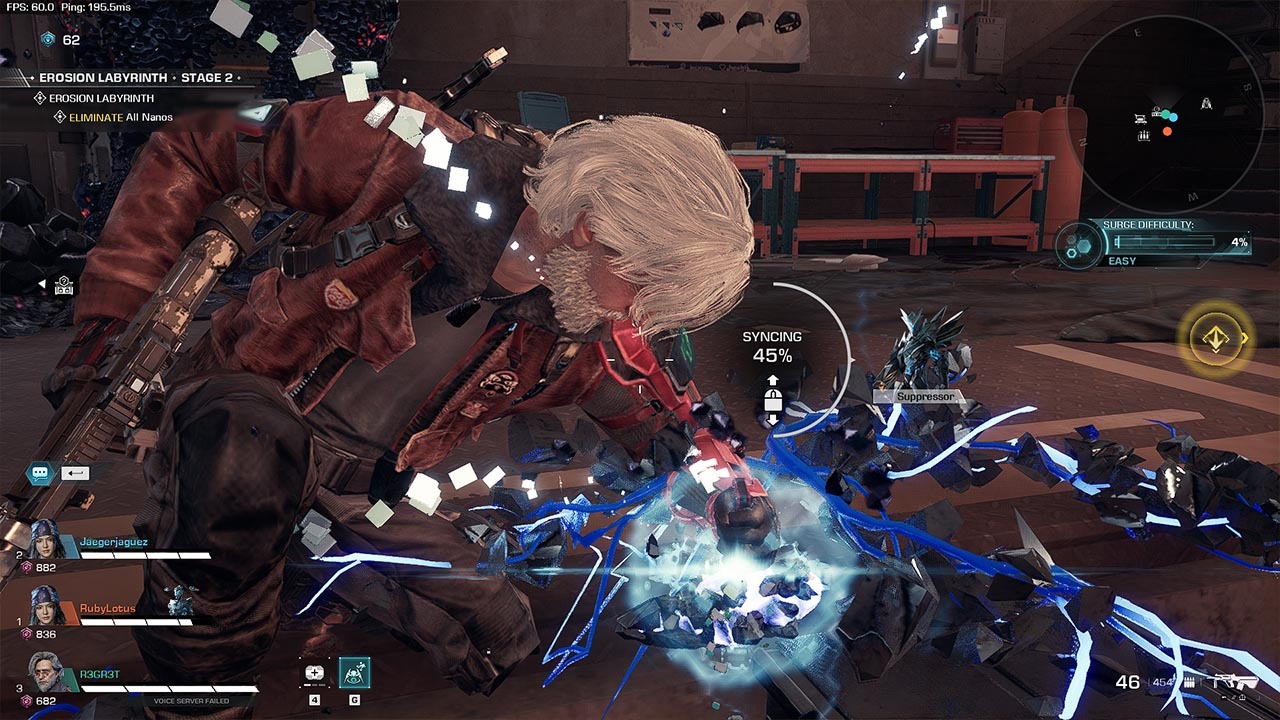This screenshot has width=1280, height=720.
Task: Select teammate RubyLotus's portrait
Action: click(x=46, y=606)
